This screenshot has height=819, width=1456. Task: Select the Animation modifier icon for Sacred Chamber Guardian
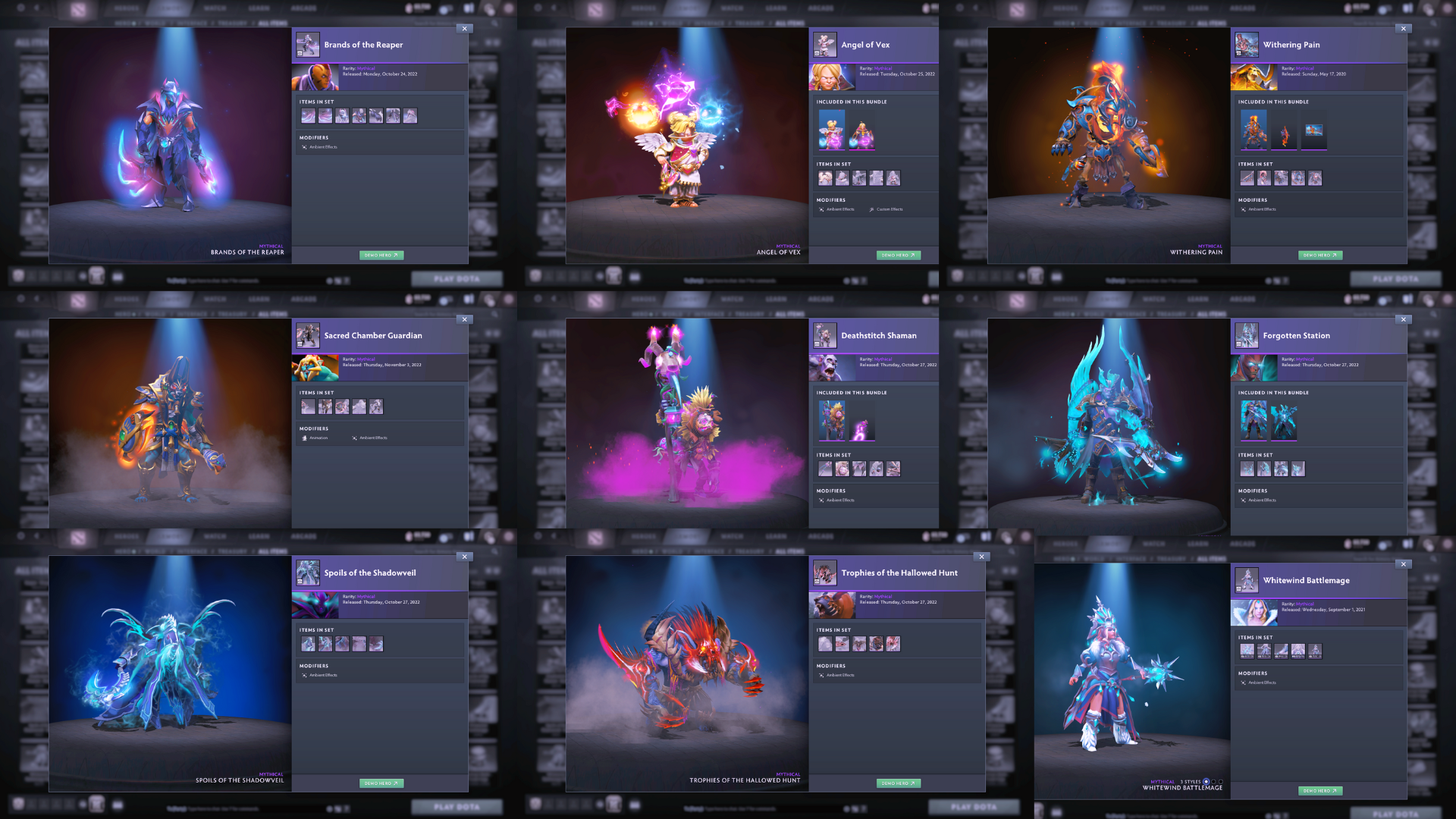click(304, 438)
